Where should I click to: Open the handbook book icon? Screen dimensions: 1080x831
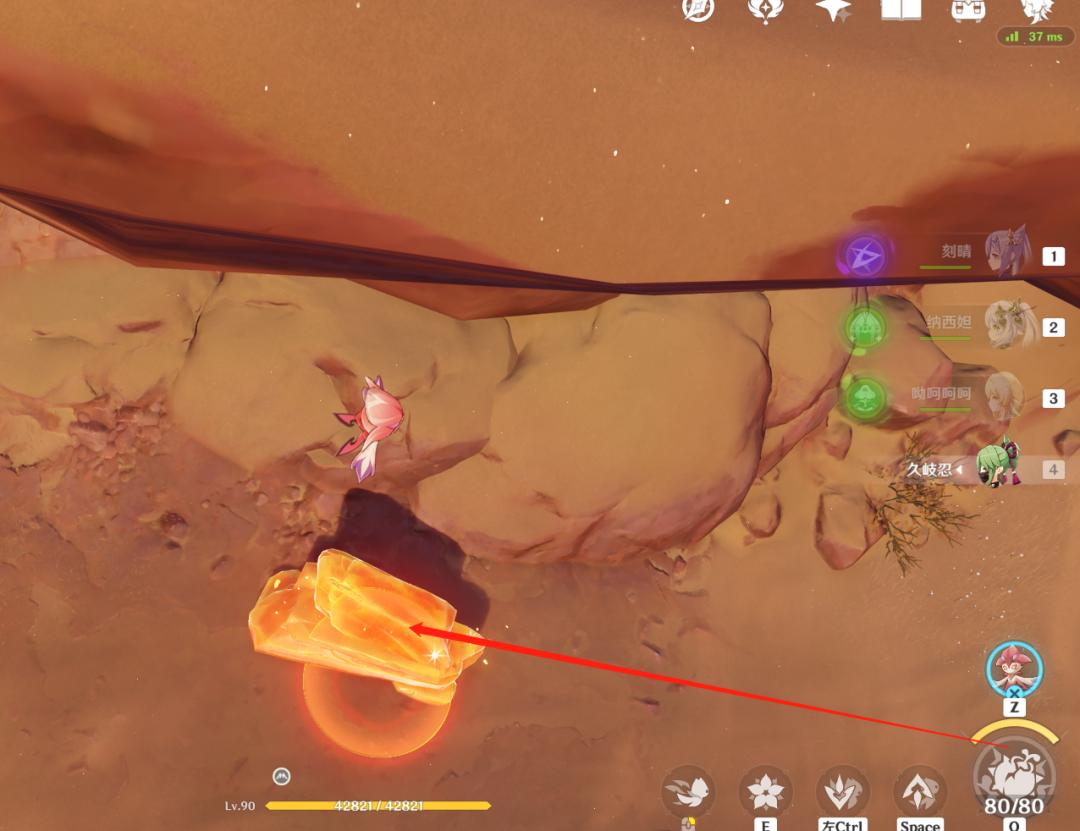(x=900, y=9)
